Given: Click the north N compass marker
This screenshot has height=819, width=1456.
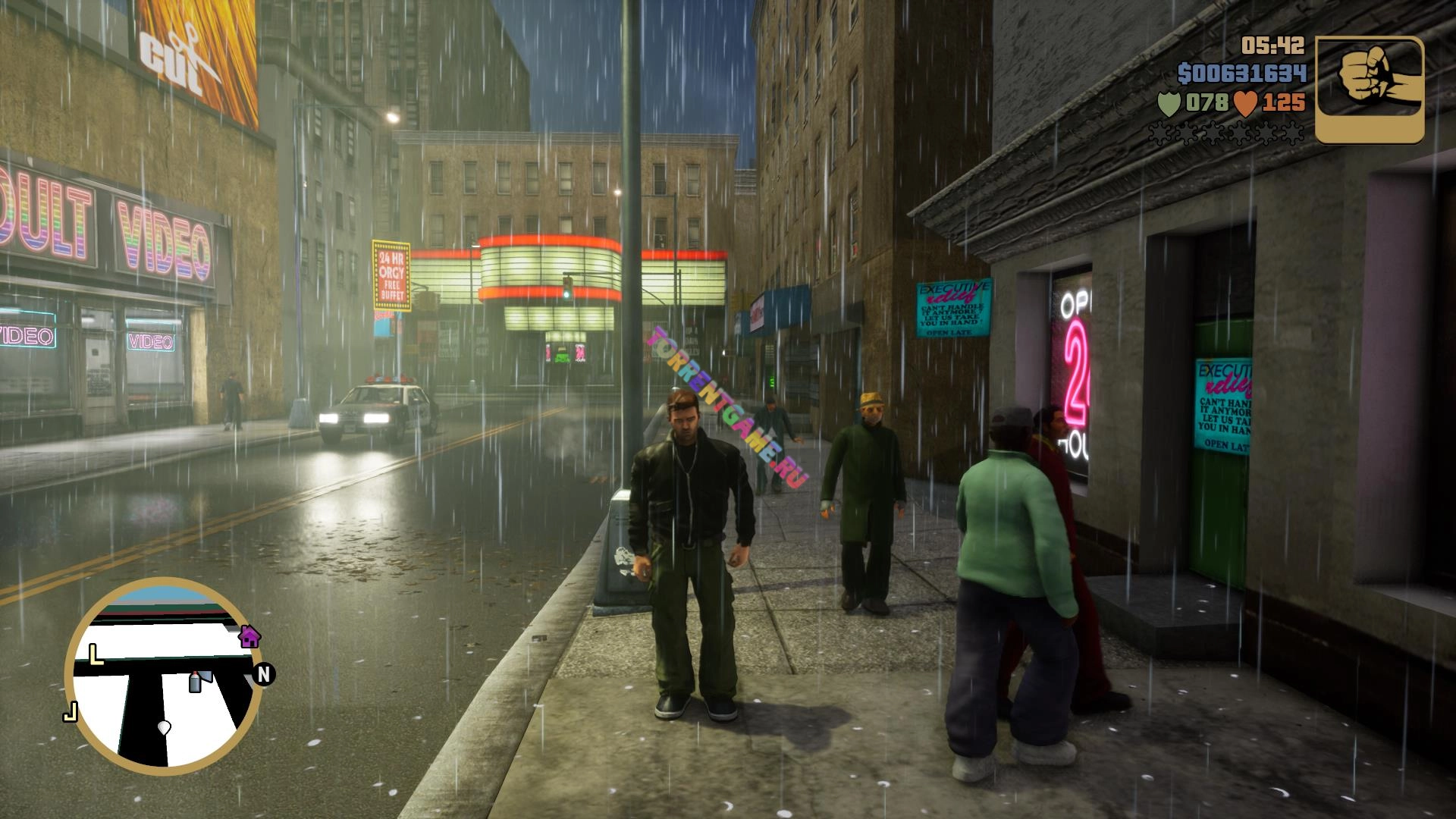Looking at the screenshot, I should [x=264, y=674].
